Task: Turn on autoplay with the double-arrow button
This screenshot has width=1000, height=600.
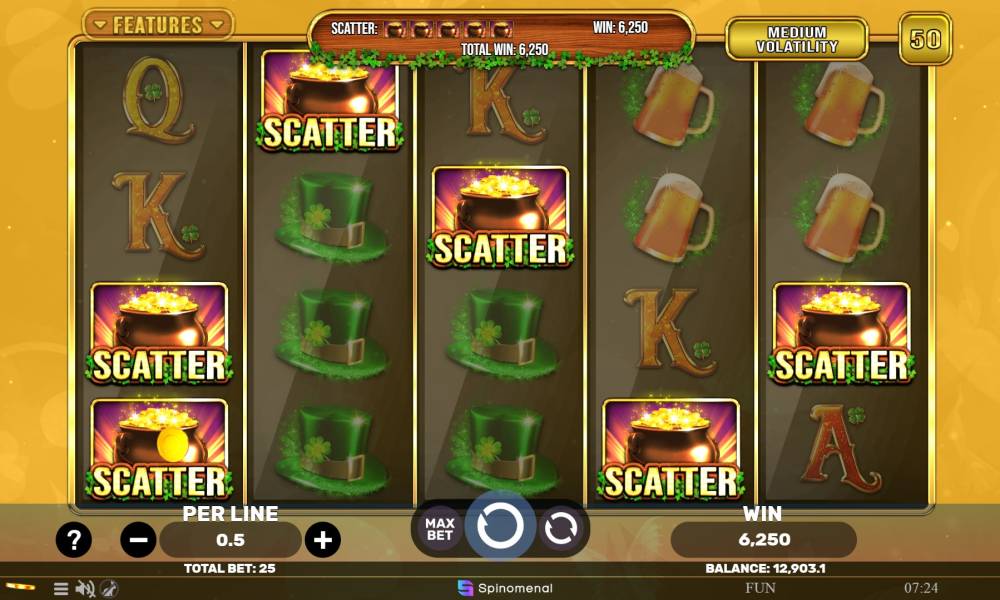Action: [562, 528]
